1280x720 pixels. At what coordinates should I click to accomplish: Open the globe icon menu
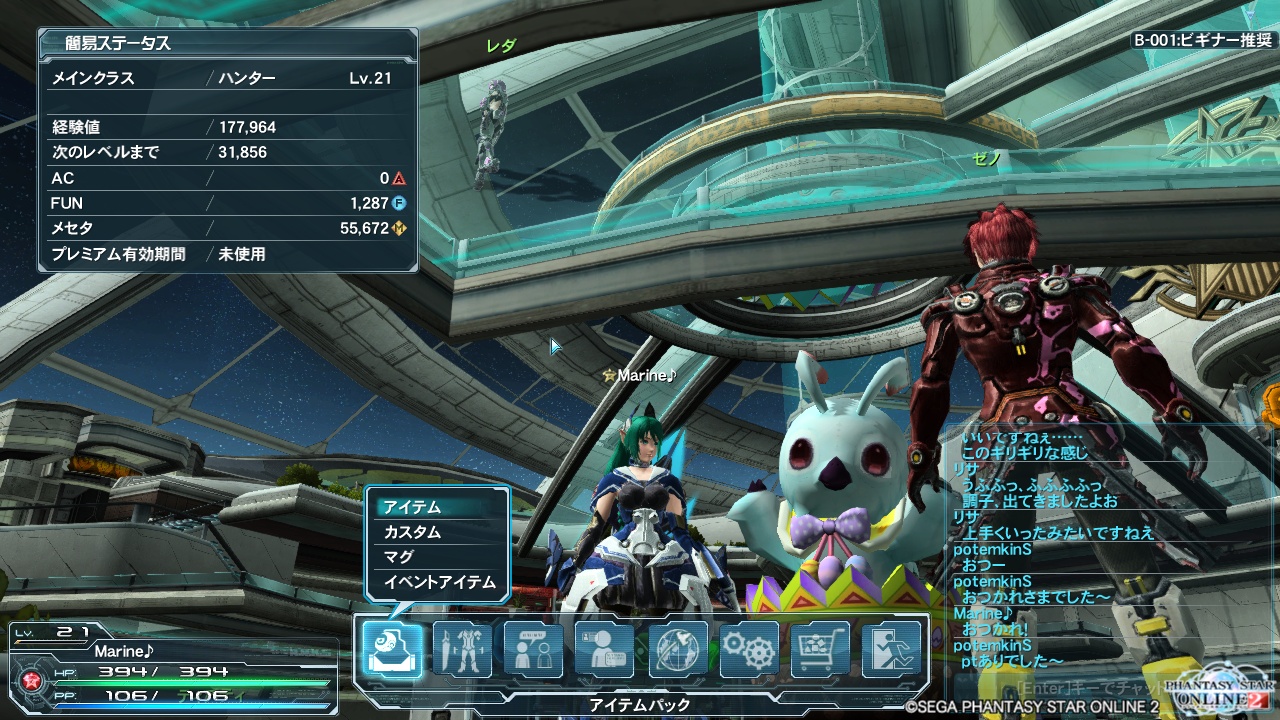click(x=677, y=649)
